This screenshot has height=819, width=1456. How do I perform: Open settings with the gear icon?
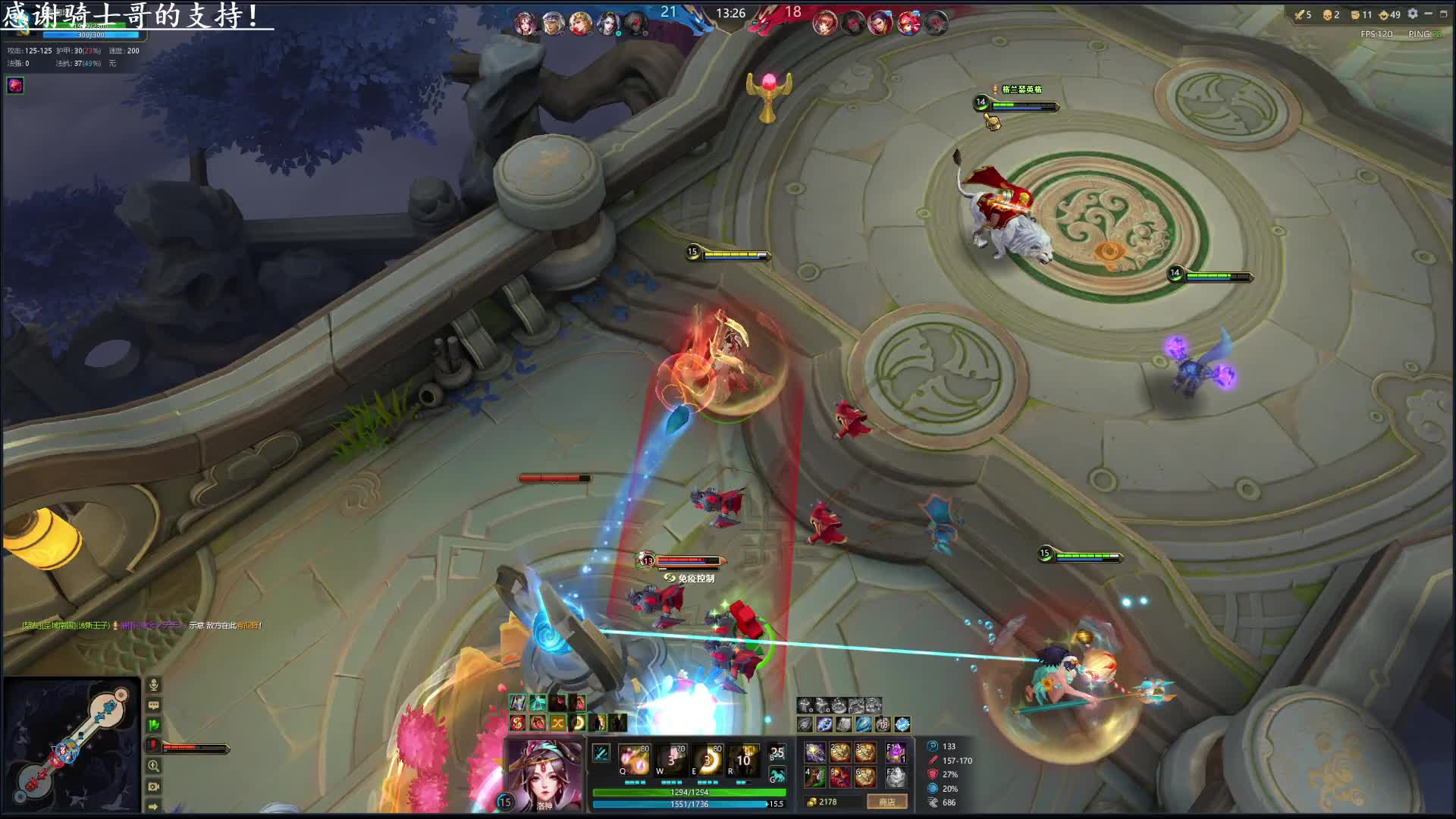[x=1413, y=14]
